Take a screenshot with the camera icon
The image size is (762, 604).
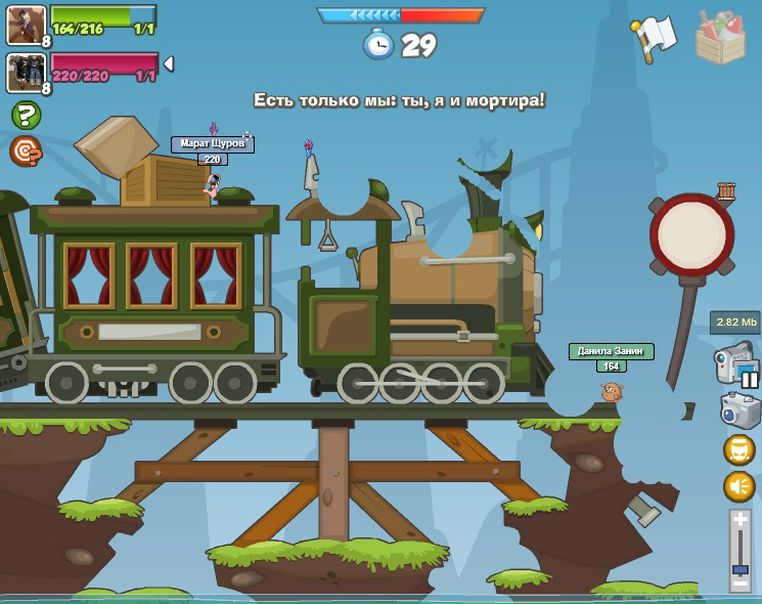click(739, 410)
